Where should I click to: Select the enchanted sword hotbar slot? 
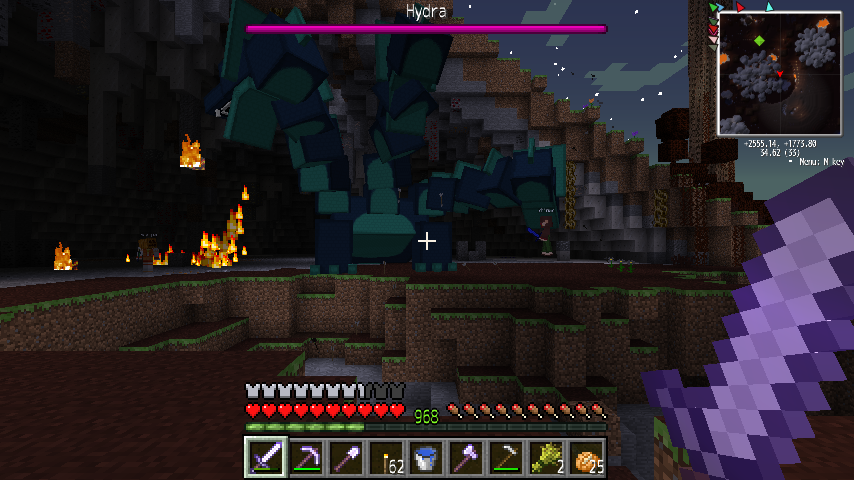tap(266, 458)
